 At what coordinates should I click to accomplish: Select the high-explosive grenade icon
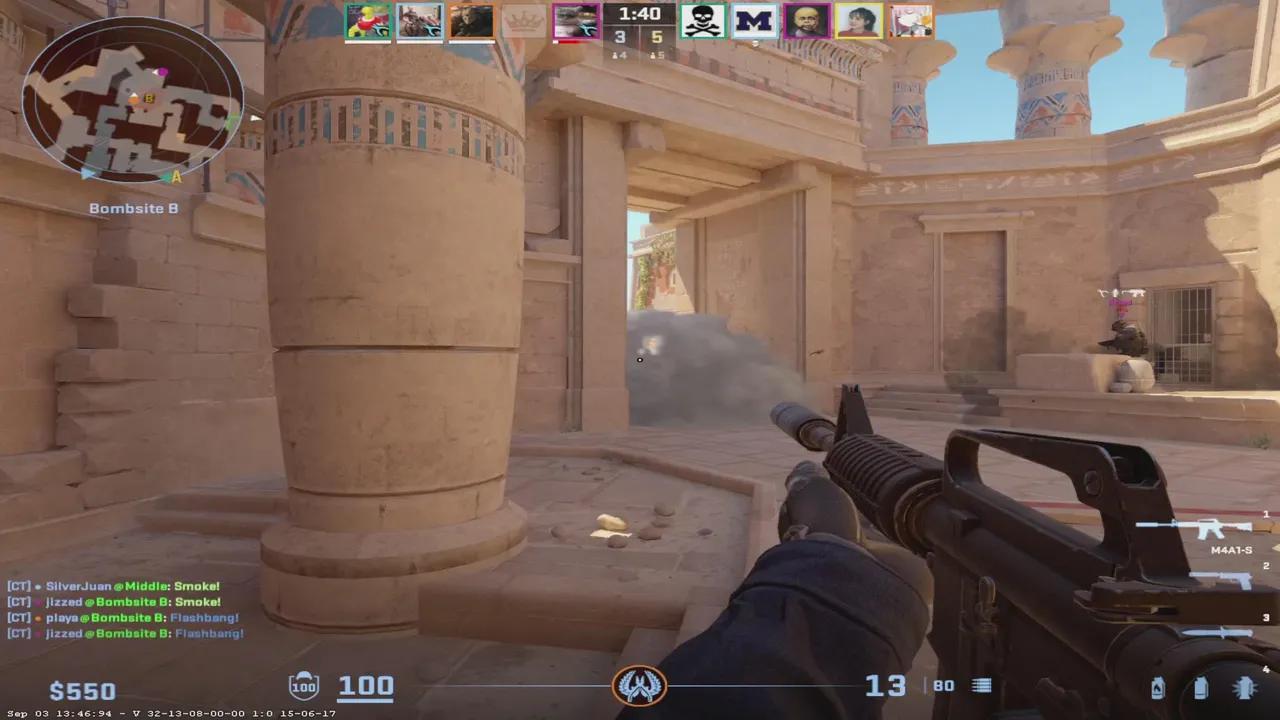pos(1245,687)
